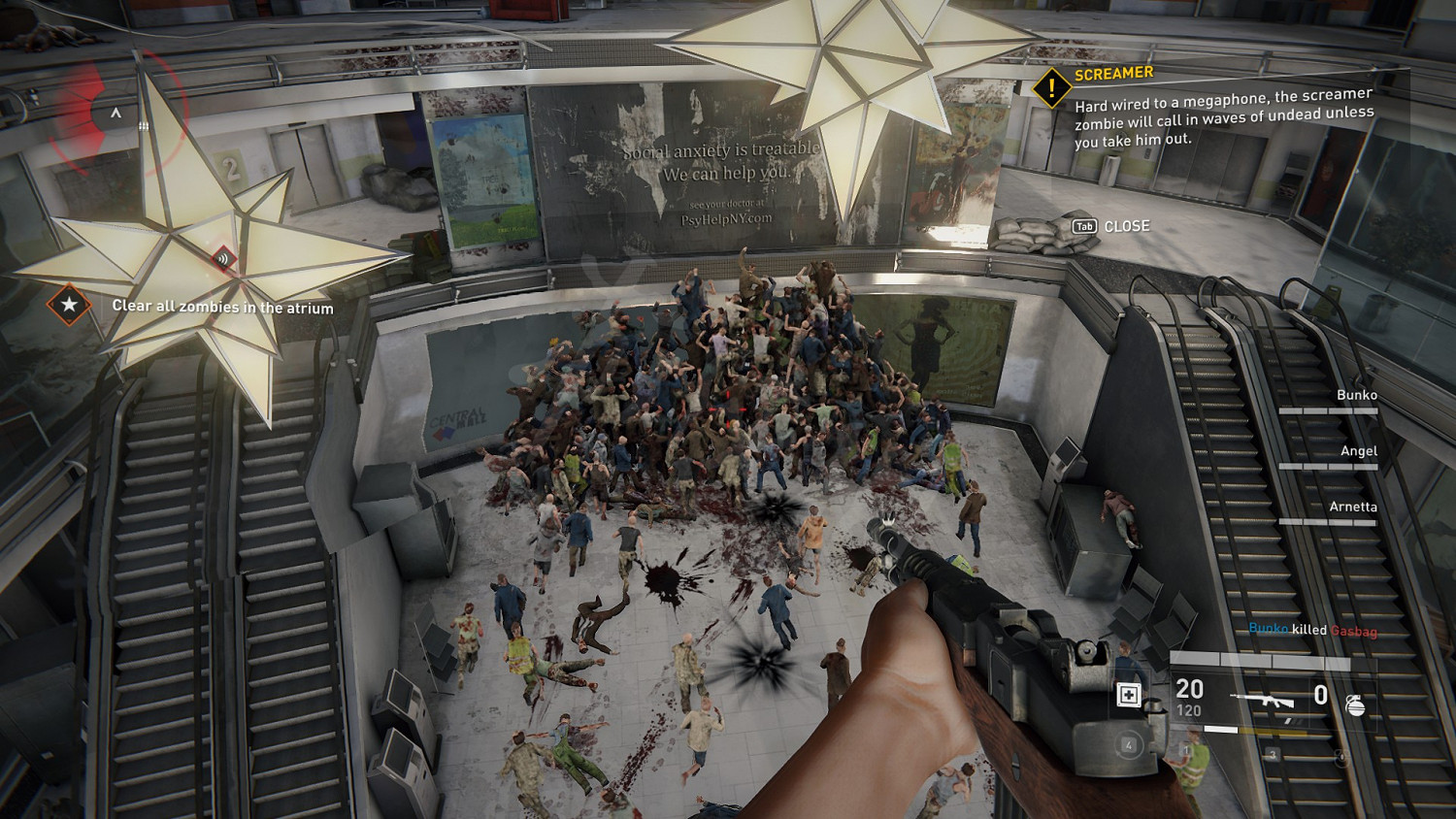The height and width of the screenshot is (819, 1456).
Task: Select teammate Arnetta in squad list
Action: tap(1352, 507)
